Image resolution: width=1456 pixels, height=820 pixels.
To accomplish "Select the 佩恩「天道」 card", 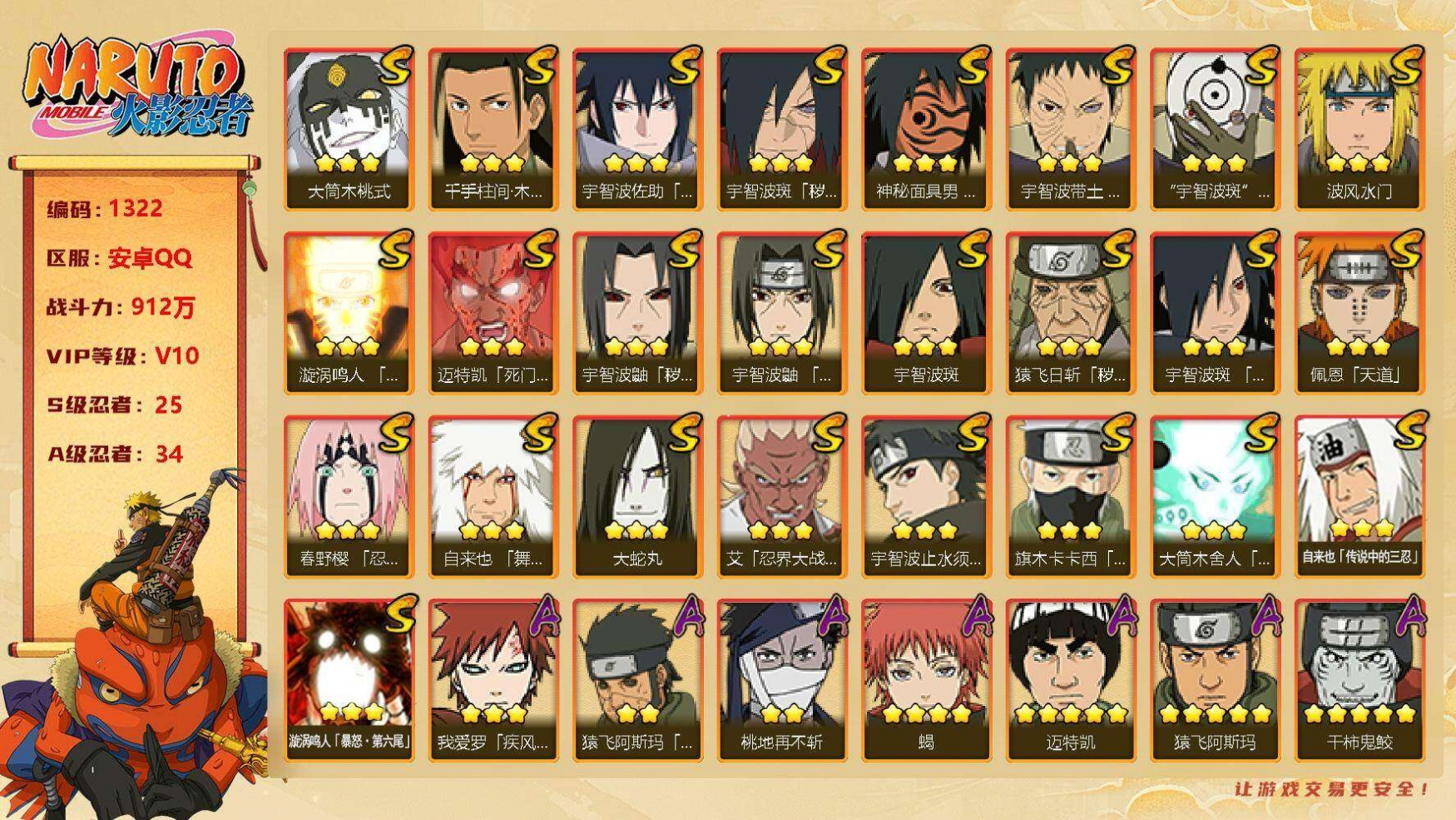I will [x=1359, y=311].
